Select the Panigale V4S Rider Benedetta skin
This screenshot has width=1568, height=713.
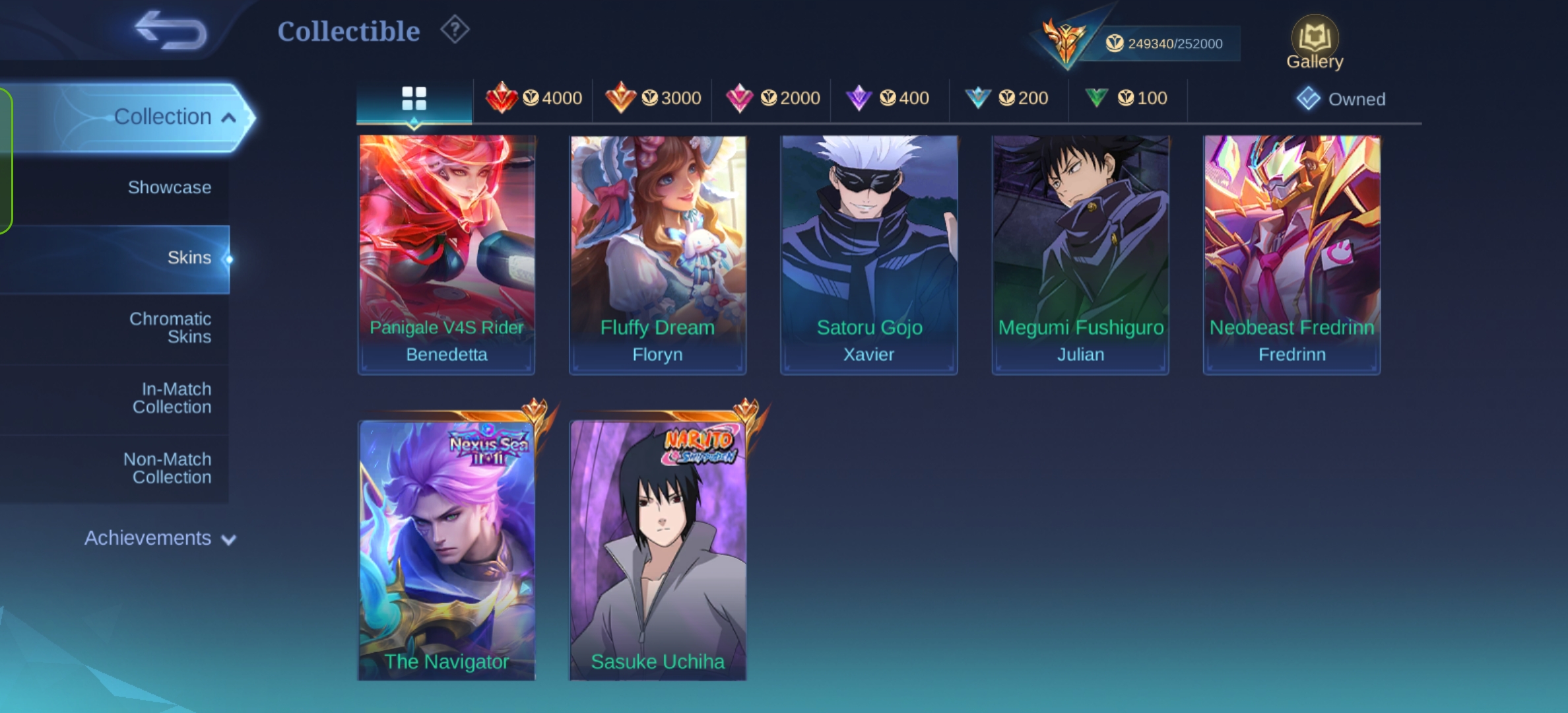click(x=447, y=254)
